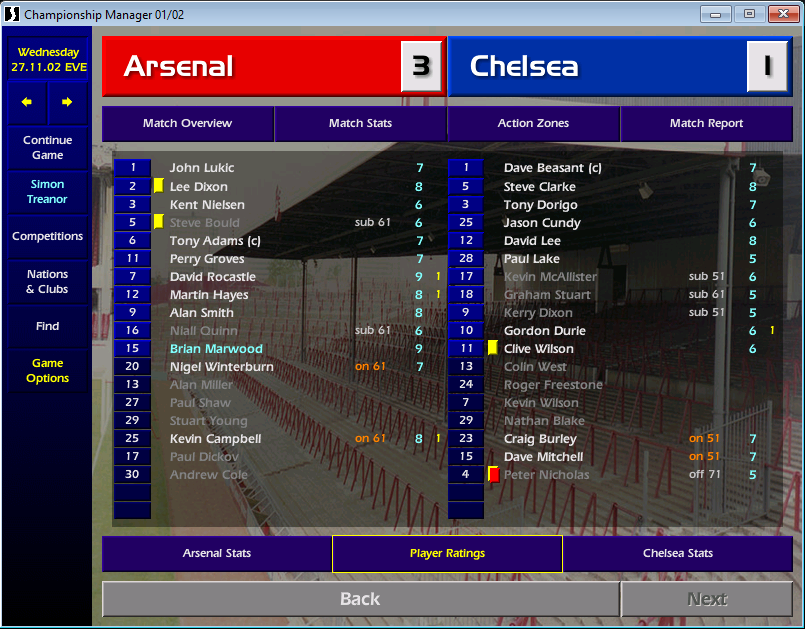Image resolution: width=805 pixels, height=629 pixels.
Task: Navigate forward with right yellow arrow
Action: pyautogui.click(x=67, y=102)
